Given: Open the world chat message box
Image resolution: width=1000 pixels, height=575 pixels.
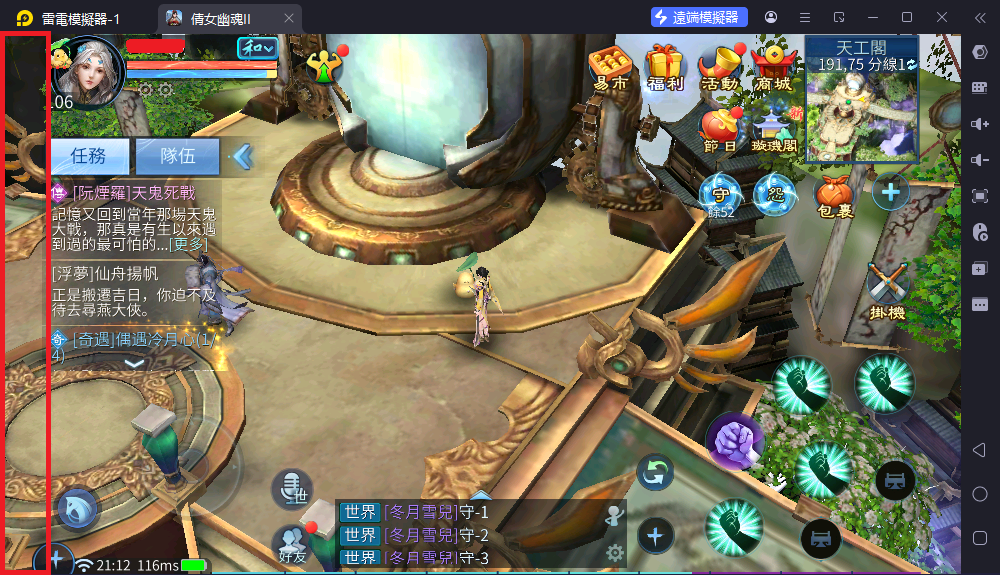Looking at the screenshot, I should point(470,535).
